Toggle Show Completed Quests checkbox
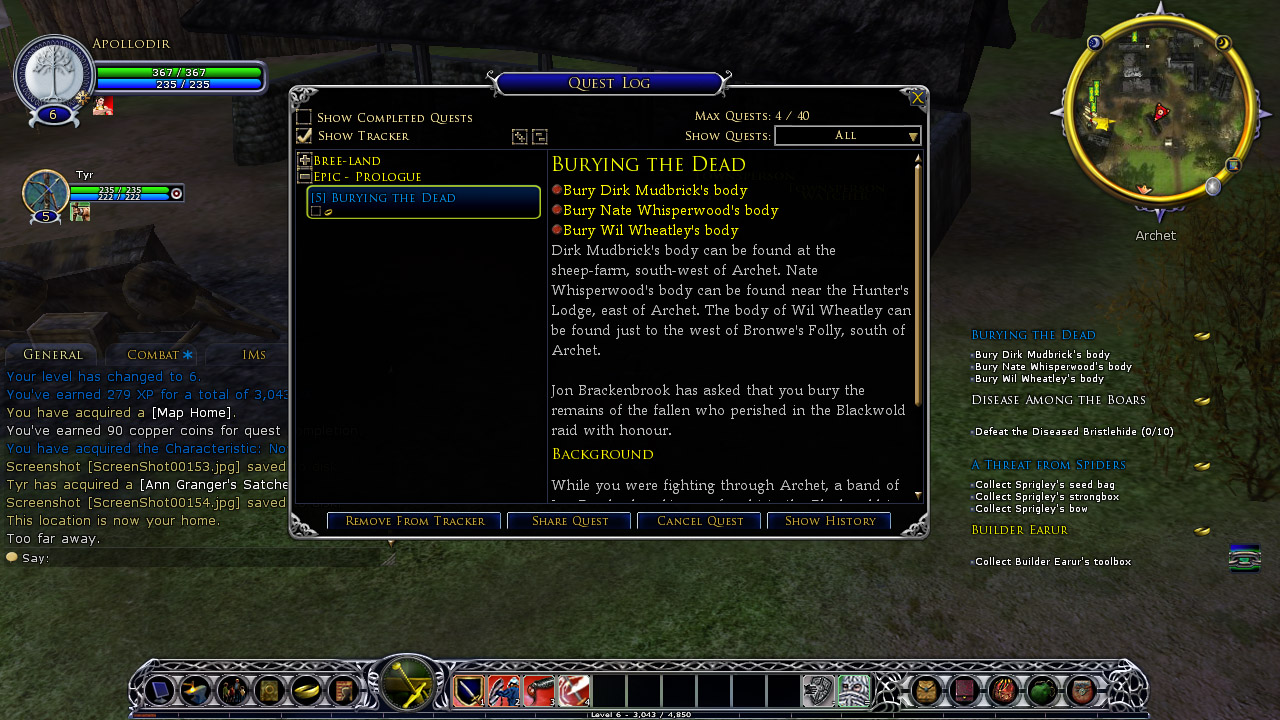Viewport: 1280px width, 720px height. pos(304,118)
